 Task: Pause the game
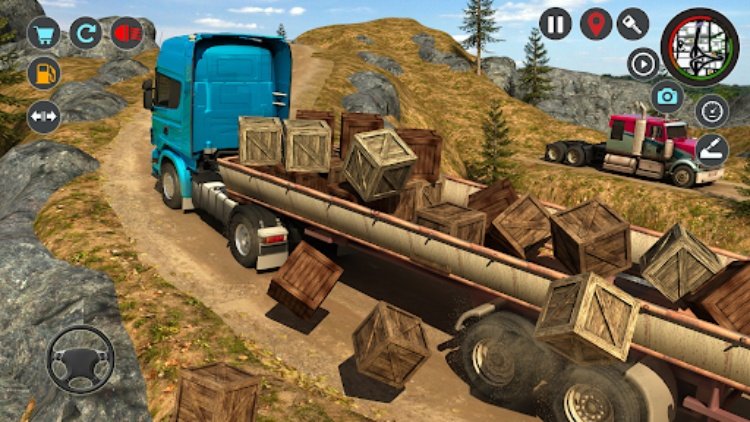(x=555, y=23)
